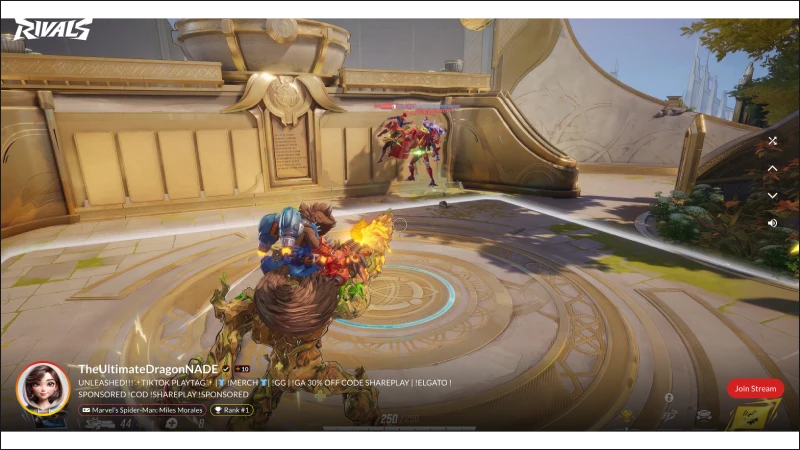Screen dimensions: 800x450
Task: Click the red Join Stream button
Action: (x=755, y=388)
